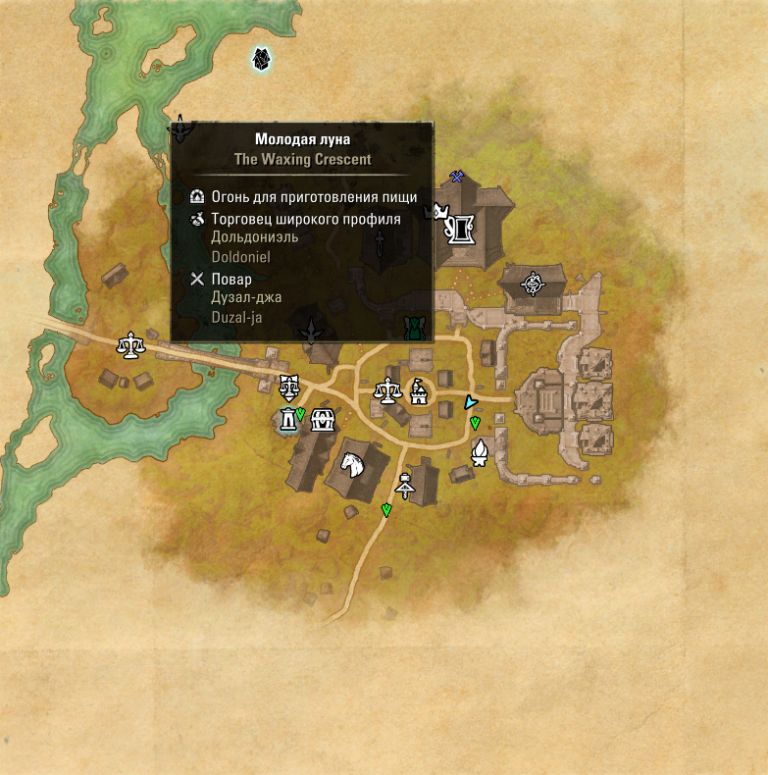Select the isolated scales marker by the river
Image resolution: width=768 pixels, height=775 pixels.
(129, 346)
